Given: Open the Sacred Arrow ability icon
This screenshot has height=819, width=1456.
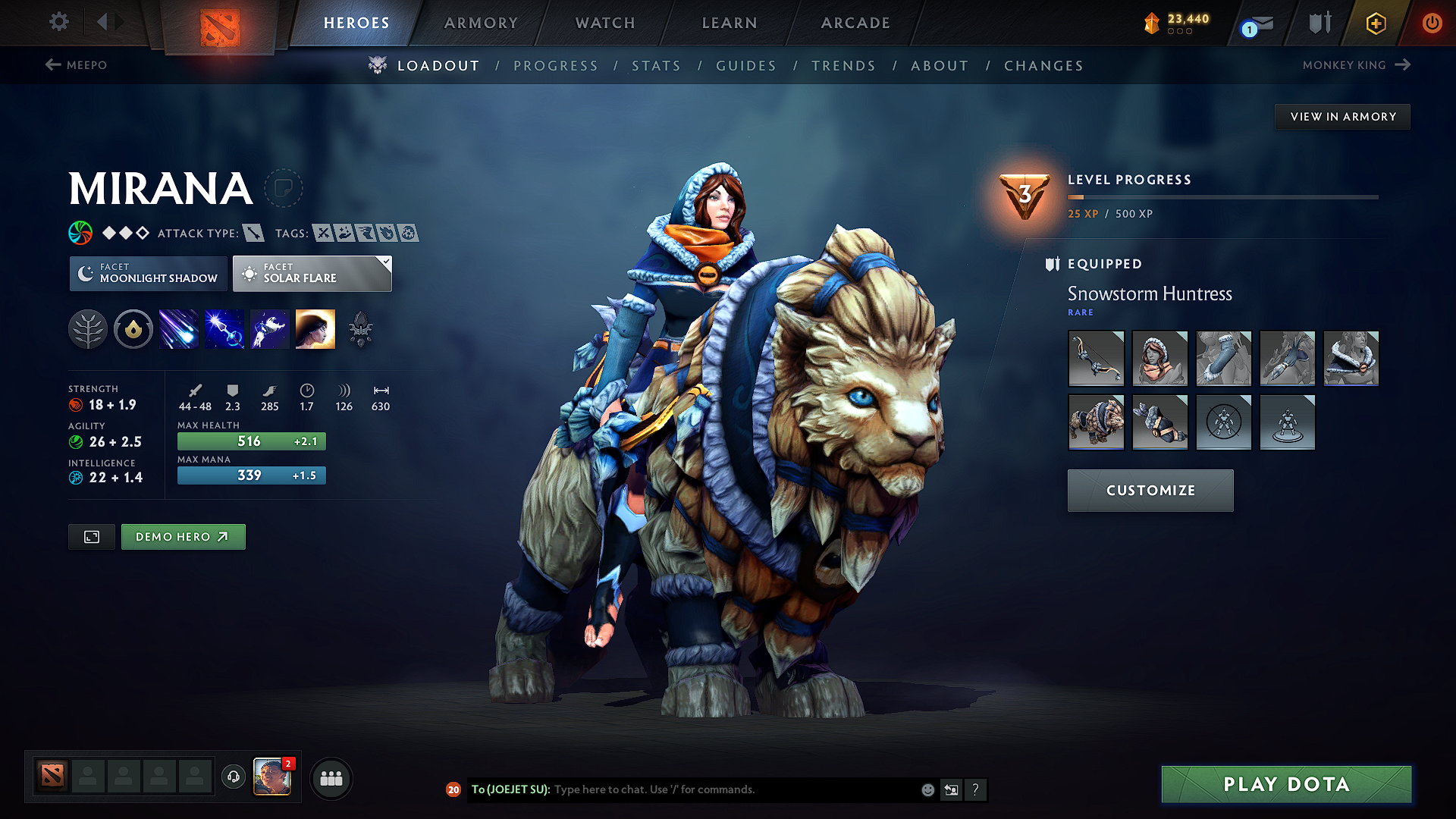Looking at the screenshot, I should [224, 328].
